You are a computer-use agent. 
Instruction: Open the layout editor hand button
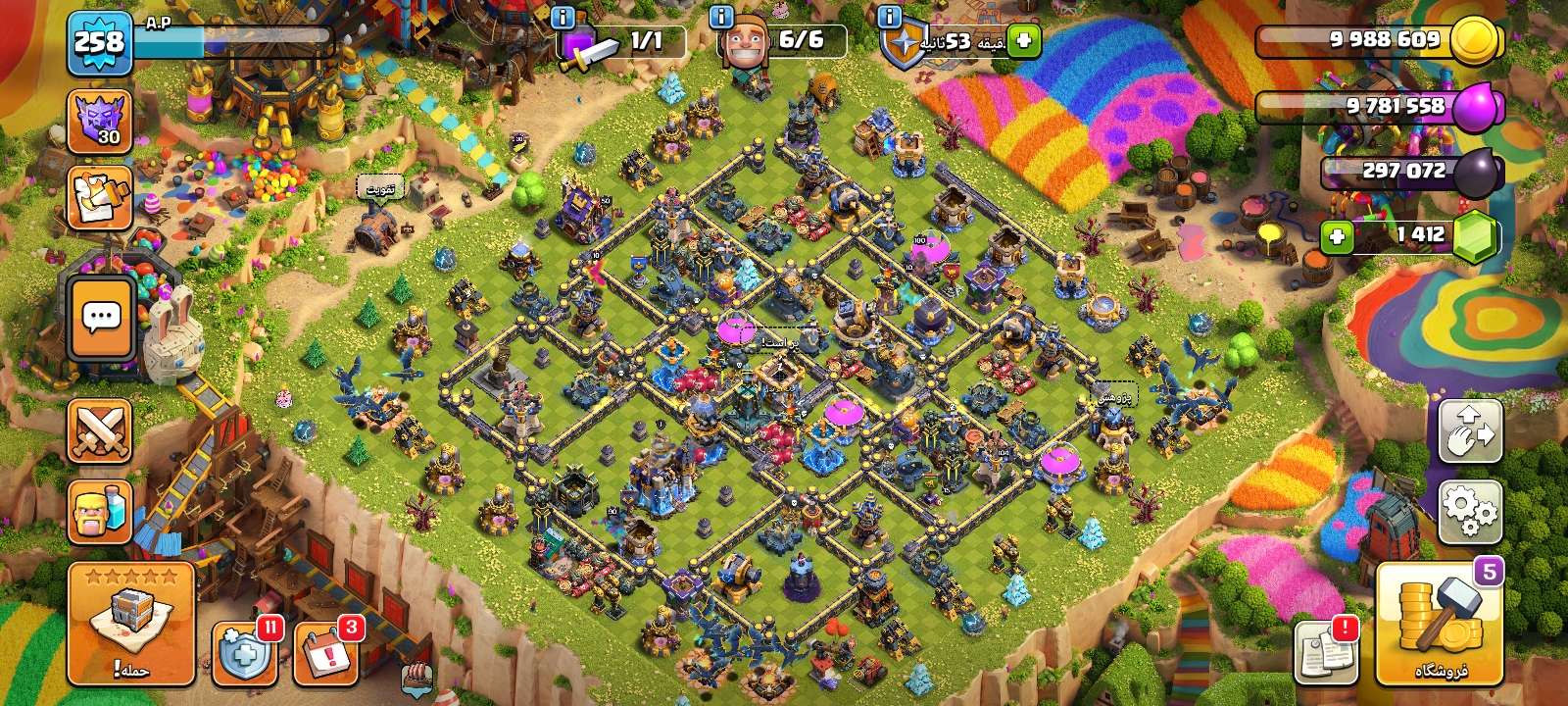click(x=1470, y=430)
